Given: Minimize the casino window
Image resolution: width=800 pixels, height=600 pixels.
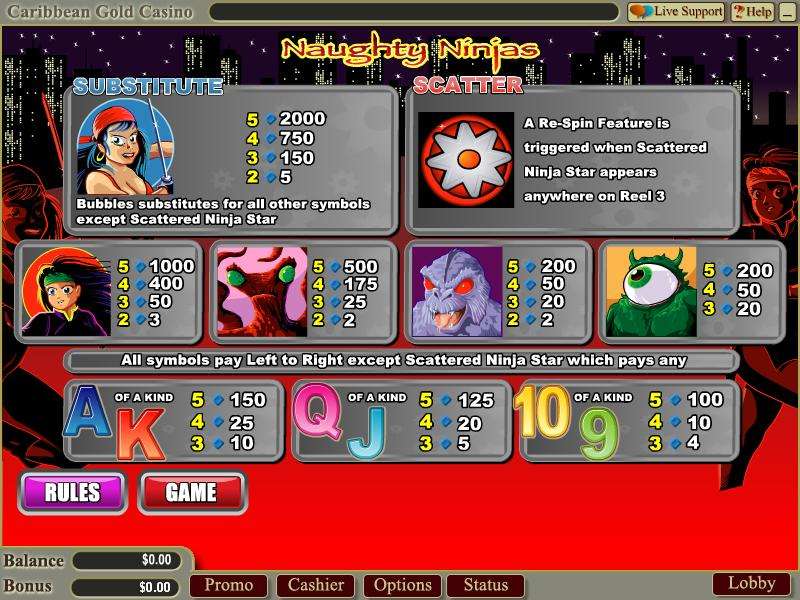Looking at the screenshot, I should [787, 12].
